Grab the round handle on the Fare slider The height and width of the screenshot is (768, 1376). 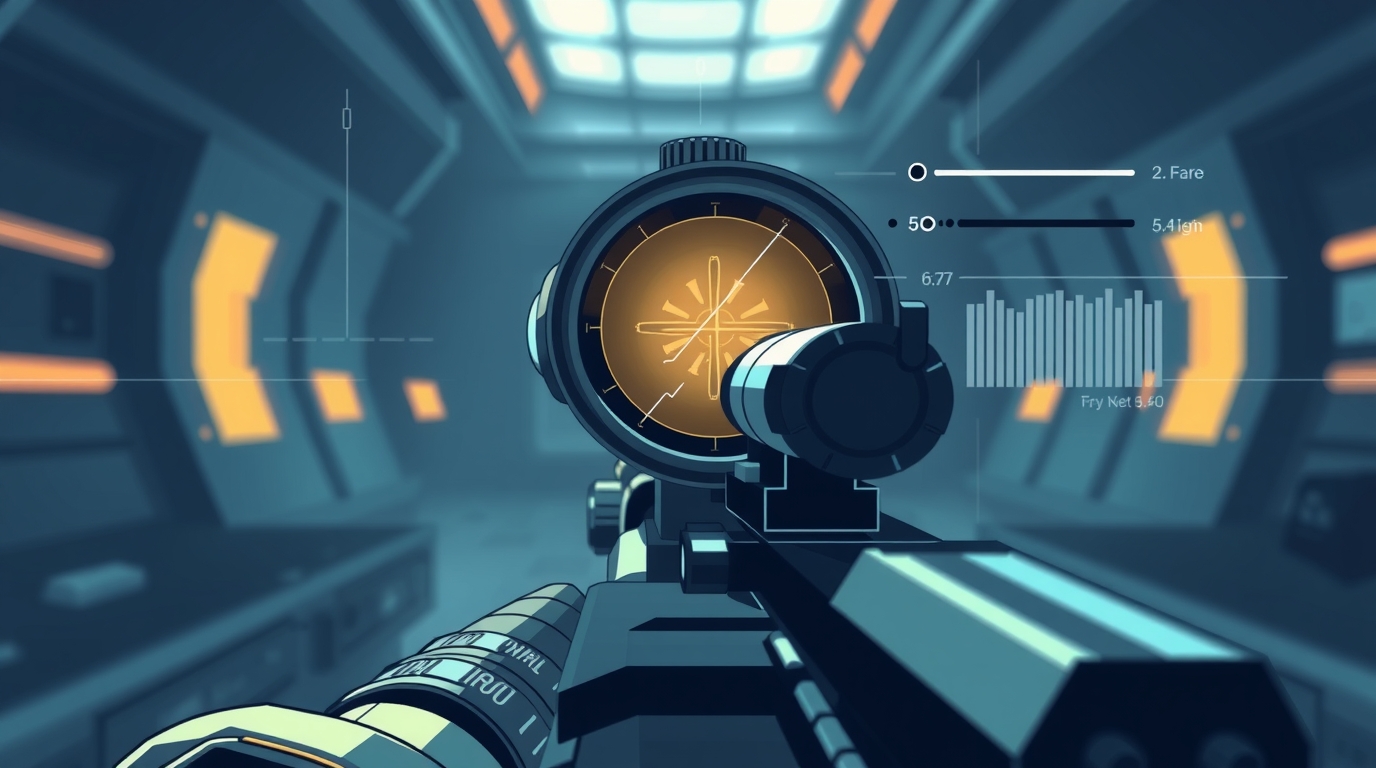tap(917, 173)
